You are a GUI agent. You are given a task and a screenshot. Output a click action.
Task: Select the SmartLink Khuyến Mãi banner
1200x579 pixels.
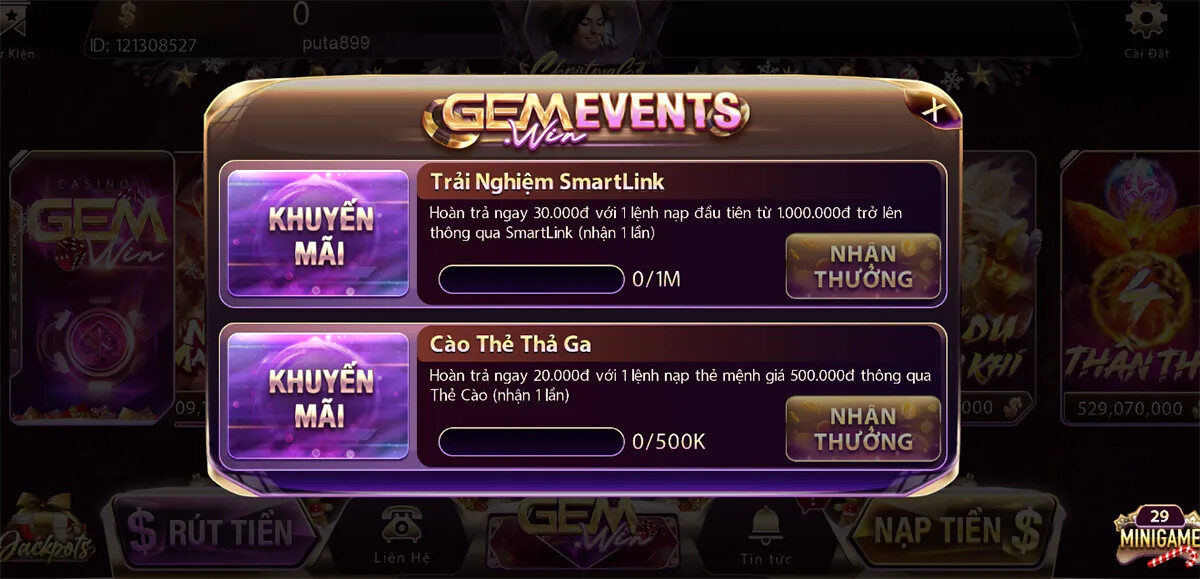click(x=319, y=234)
